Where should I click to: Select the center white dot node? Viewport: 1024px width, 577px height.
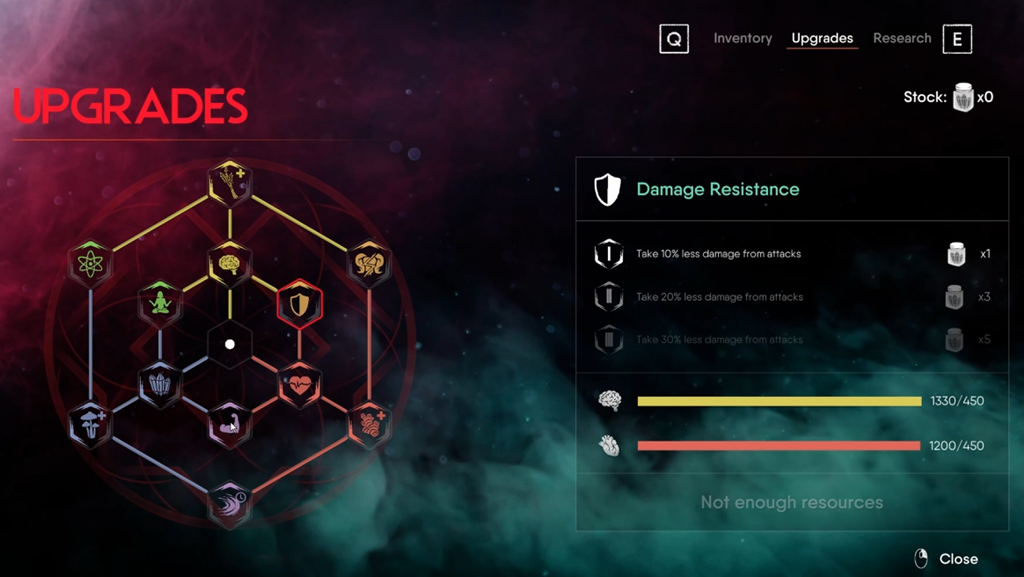[229, 344]
